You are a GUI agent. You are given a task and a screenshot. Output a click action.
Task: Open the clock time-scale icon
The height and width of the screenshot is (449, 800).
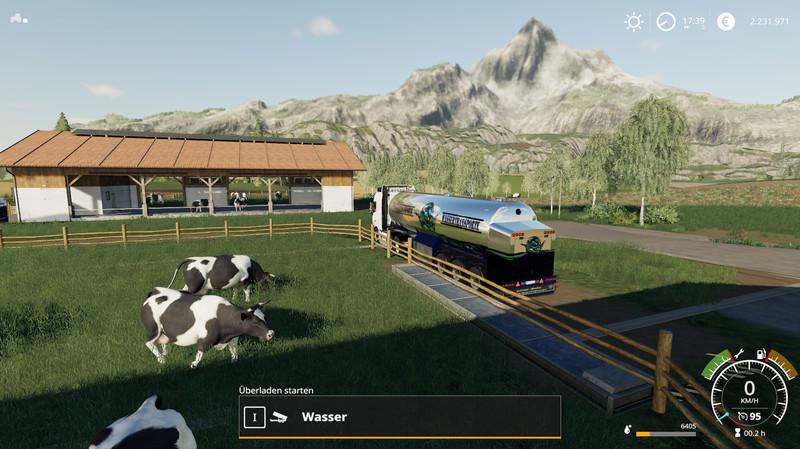tap(666, 21)
